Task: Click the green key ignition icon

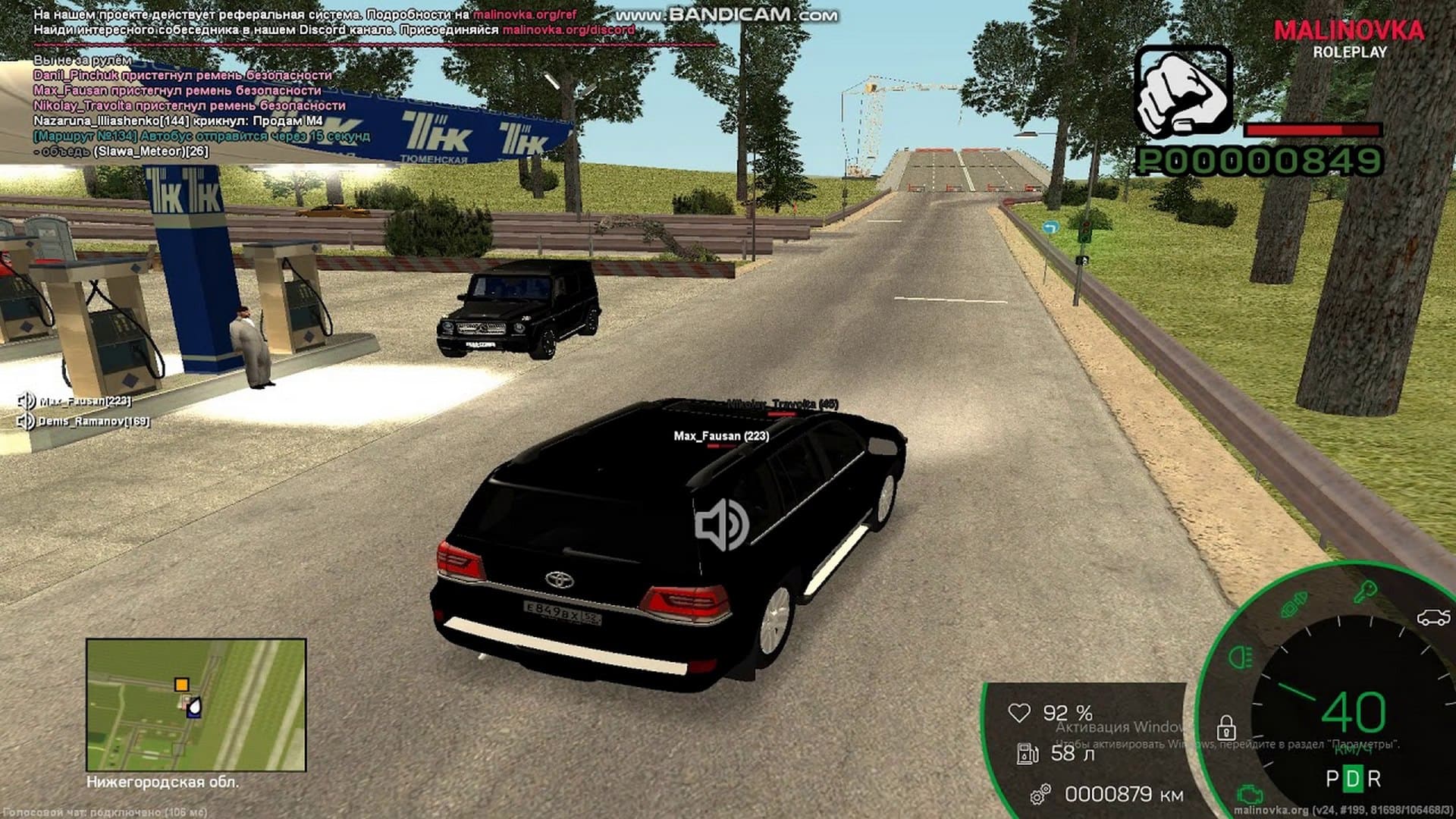Action: click(x=1366, y=591)
